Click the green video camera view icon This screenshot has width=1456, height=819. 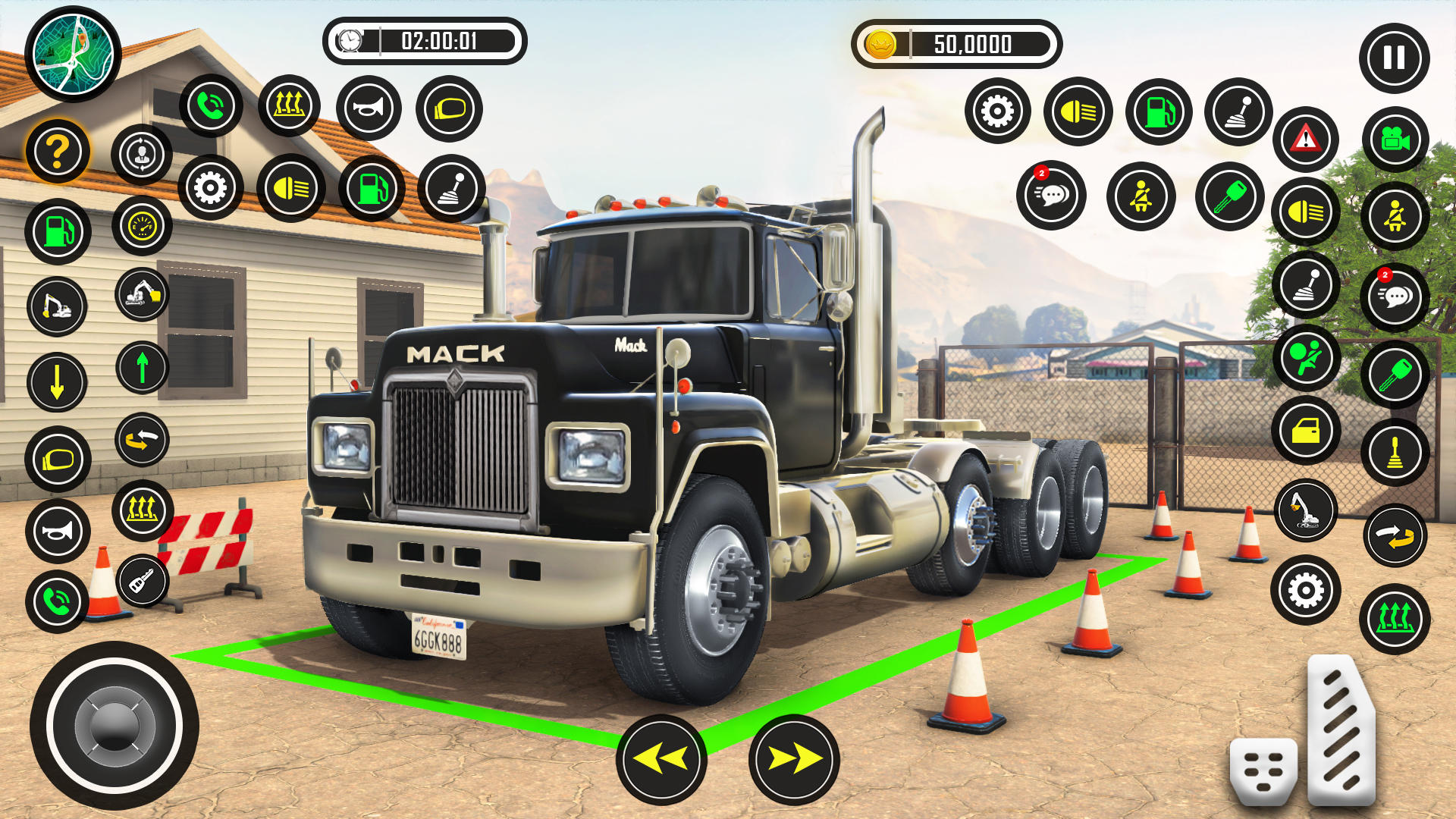(x=1394, y=141)
